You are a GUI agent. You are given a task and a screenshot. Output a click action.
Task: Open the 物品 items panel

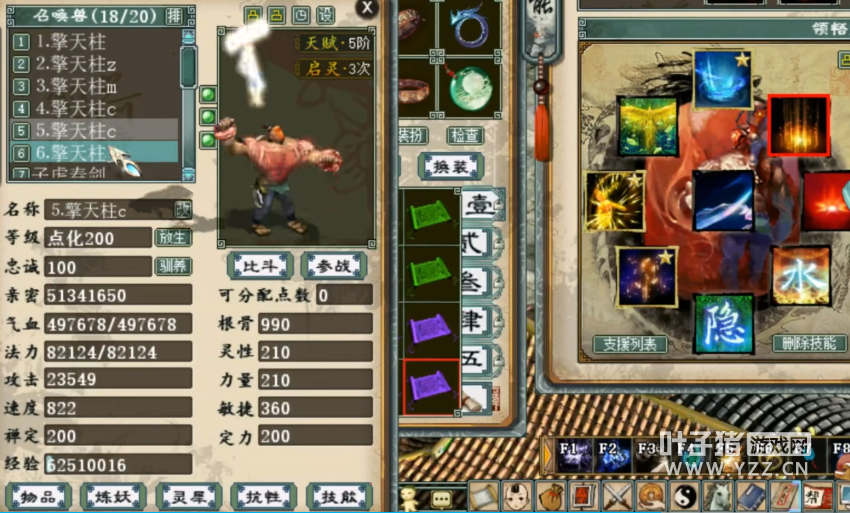click(38, 496)
